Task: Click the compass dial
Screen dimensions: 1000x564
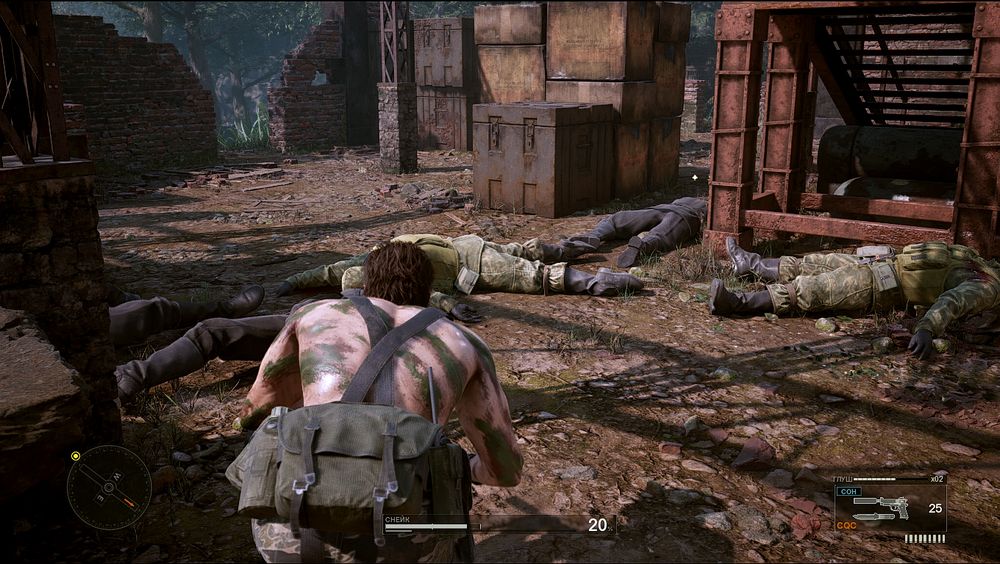Action: (x=109, y=487)
